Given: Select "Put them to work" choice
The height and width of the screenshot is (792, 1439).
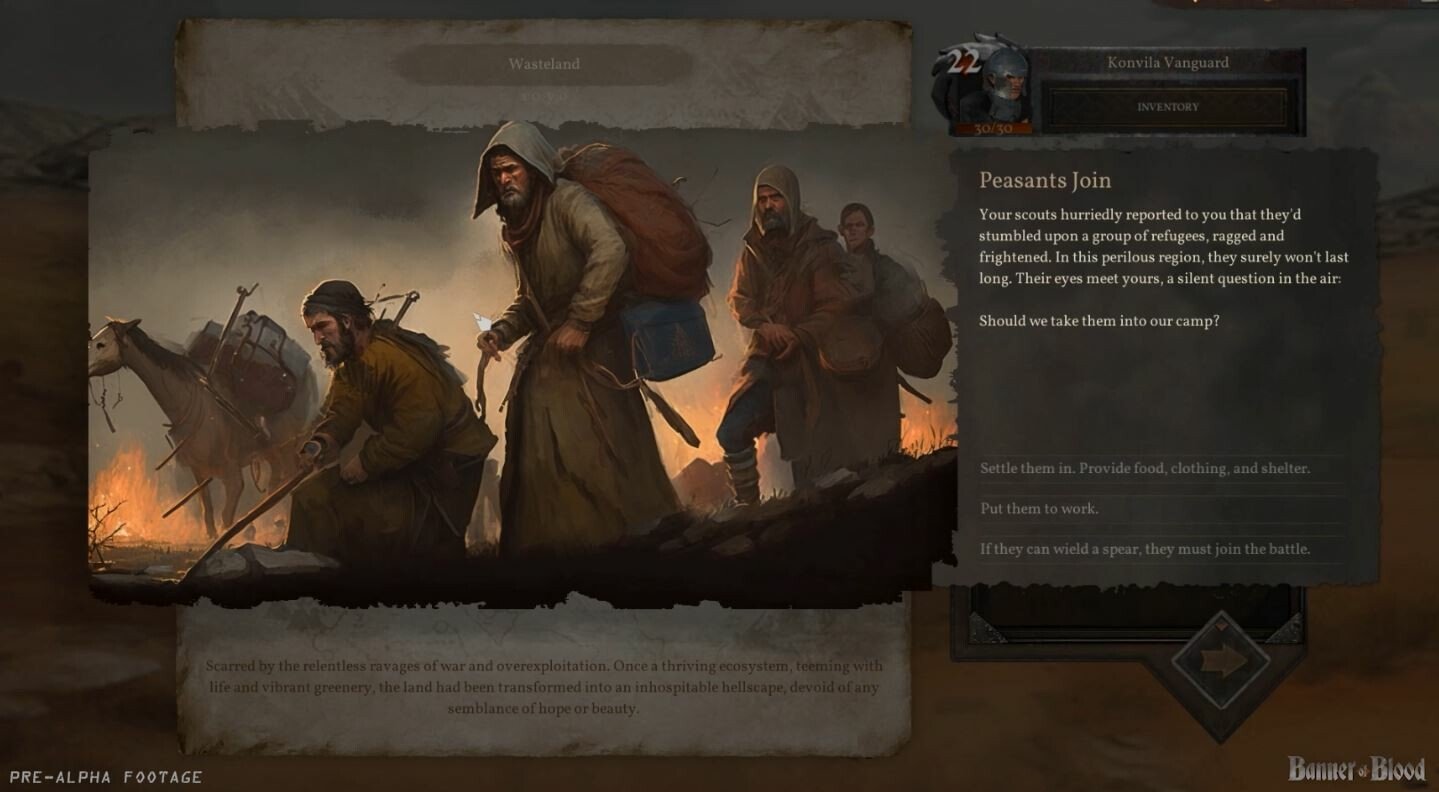Looking at the screenshot, I should [1039, 509].
